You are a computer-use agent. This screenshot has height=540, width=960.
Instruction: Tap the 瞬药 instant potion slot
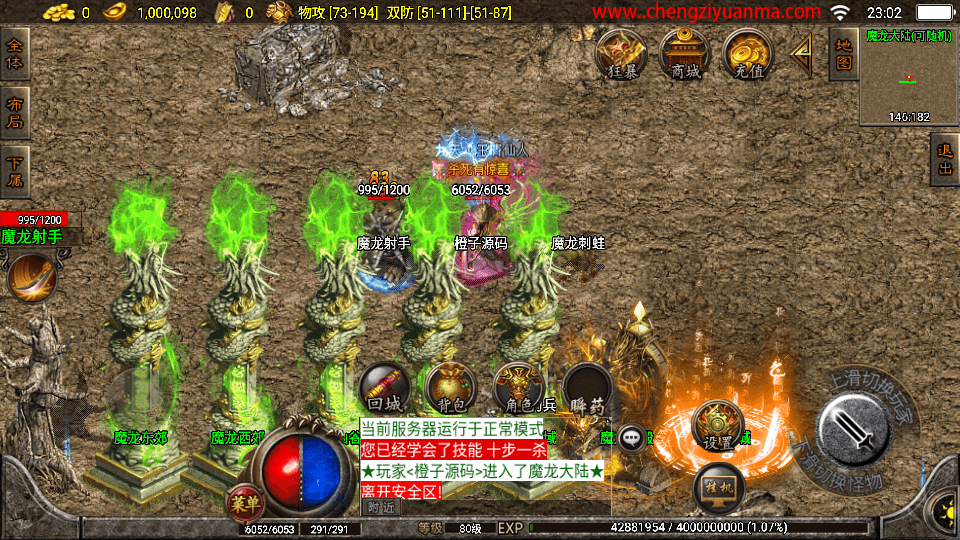586,388
